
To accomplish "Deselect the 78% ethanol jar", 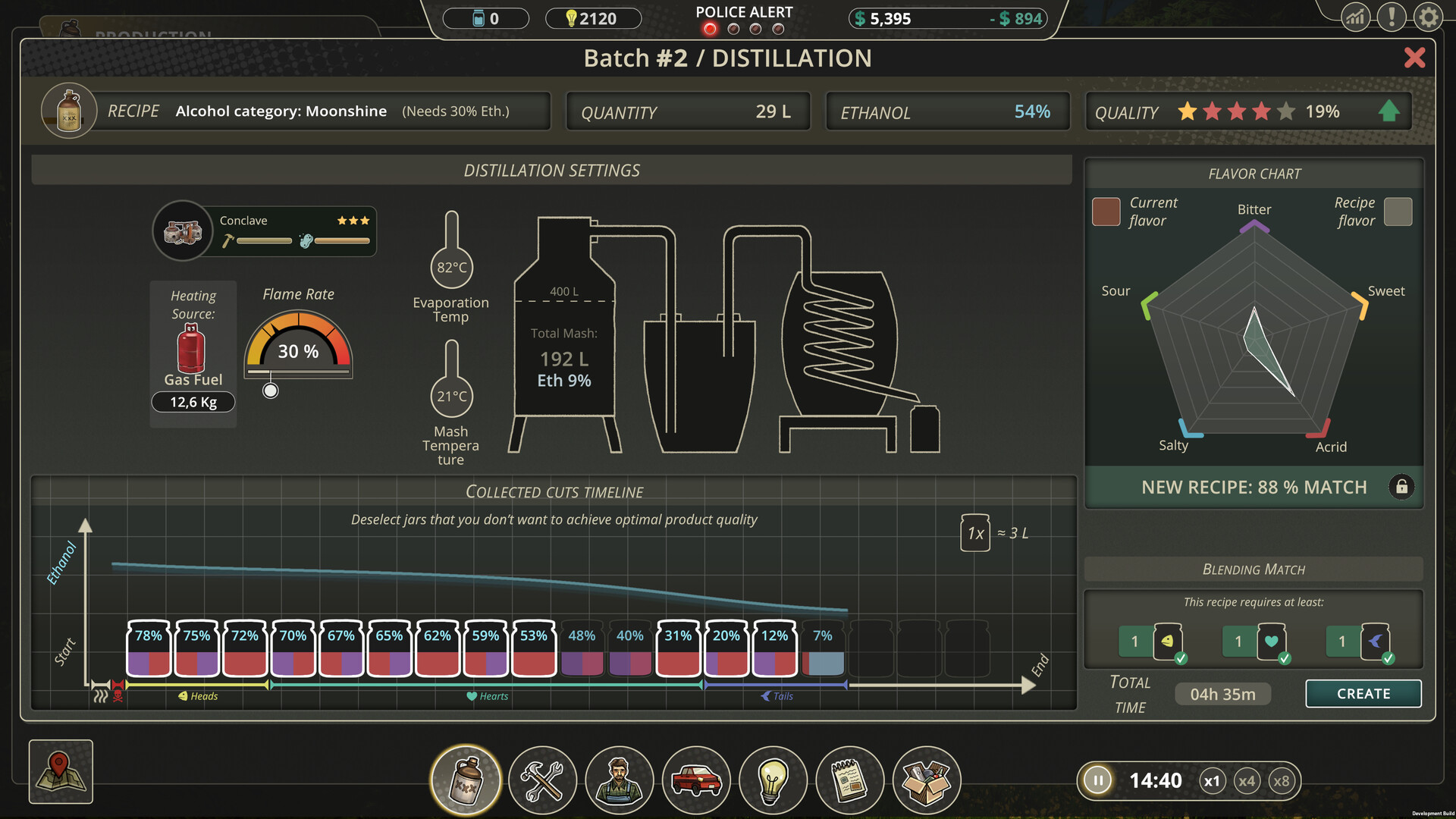I will [x=149, y=648].
